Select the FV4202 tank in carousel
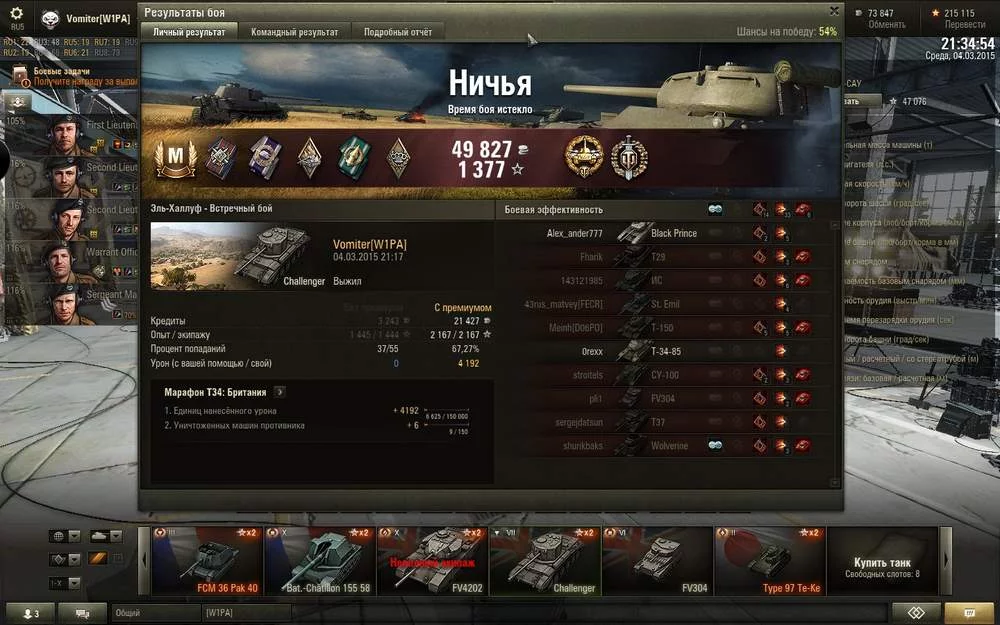Screen dimensions: 1000x625 (x=432, y=561)
